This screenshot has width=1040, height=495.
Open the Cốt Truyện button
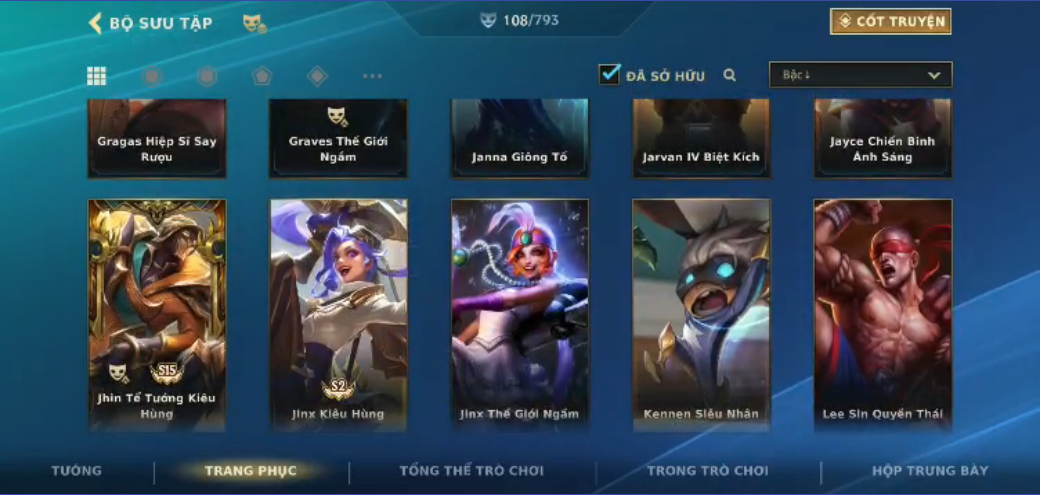pyautogui.click(x=890, y=21)
